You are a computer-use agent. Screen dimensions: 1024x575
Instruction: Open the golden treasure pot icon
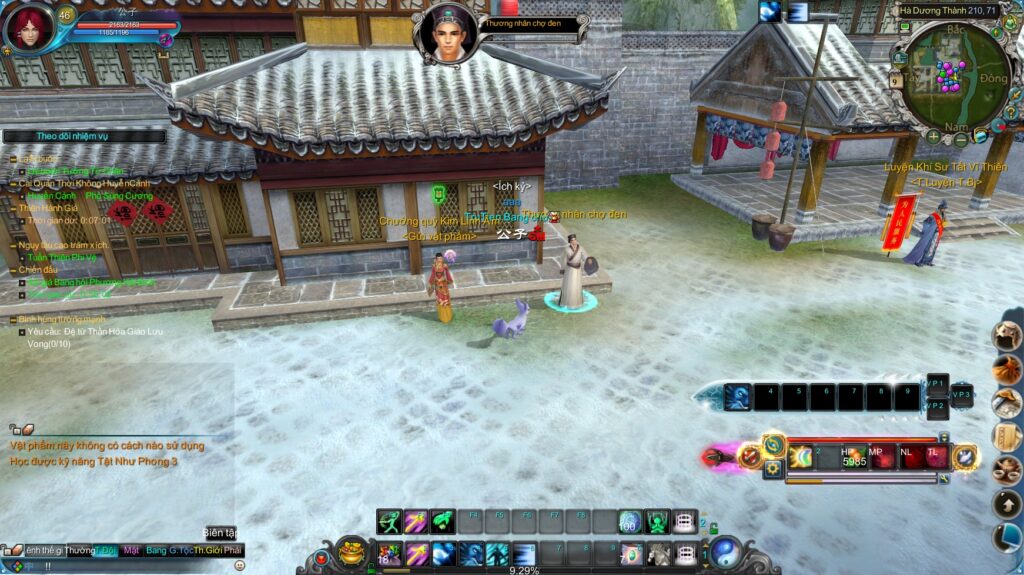pos(351,551)
